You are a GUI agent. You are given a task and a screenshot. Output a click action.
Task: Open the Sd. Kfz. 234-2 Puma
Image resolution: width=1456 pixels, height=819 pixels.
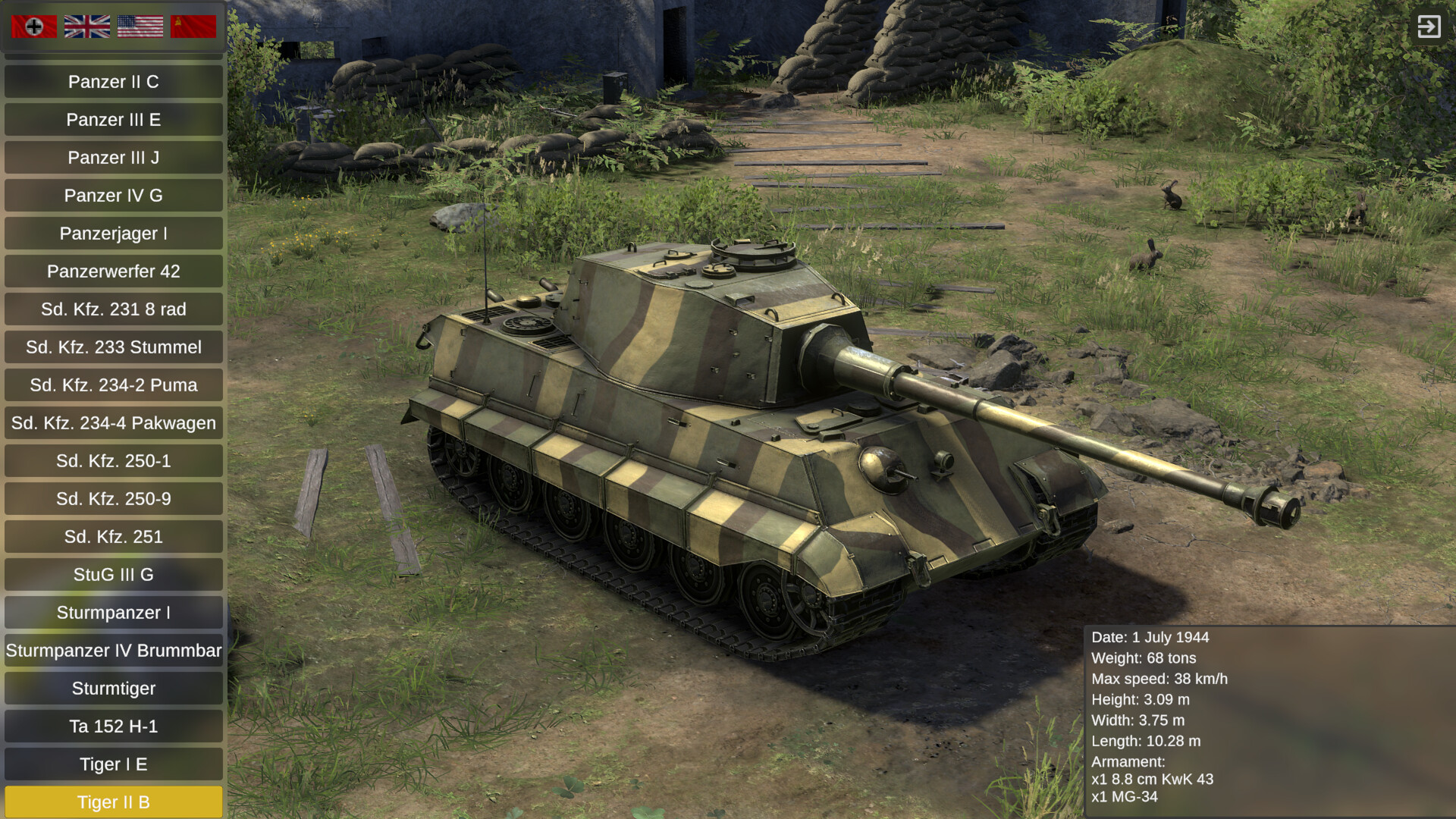coord(113,384)
